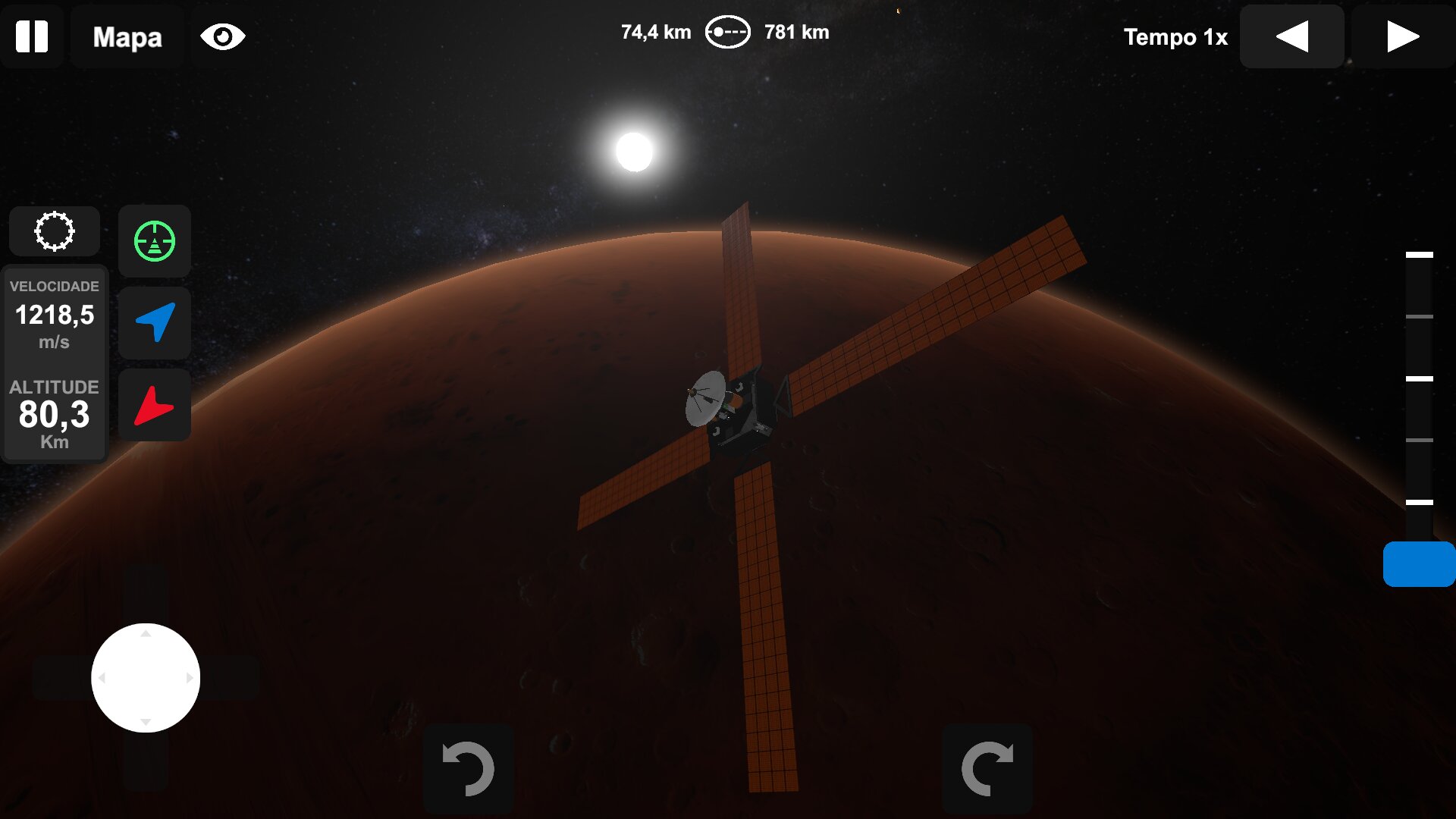Toggle the eye visibility icon
Image resolution: width=1456 pixels, height=819 pixels.
[x=222, y=36]
